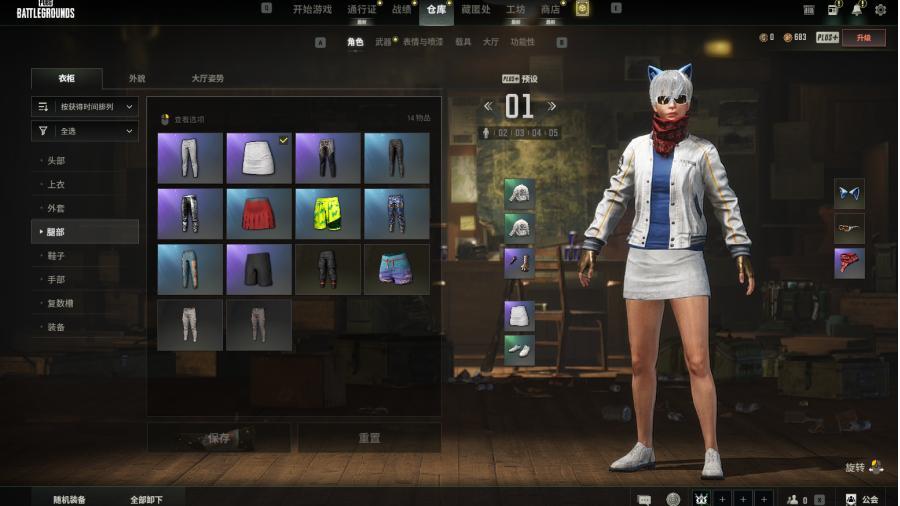This screenshot has height=506, width=900.
Task: Open the 全选 filter dropdown
Action: (x=85, y=131)
